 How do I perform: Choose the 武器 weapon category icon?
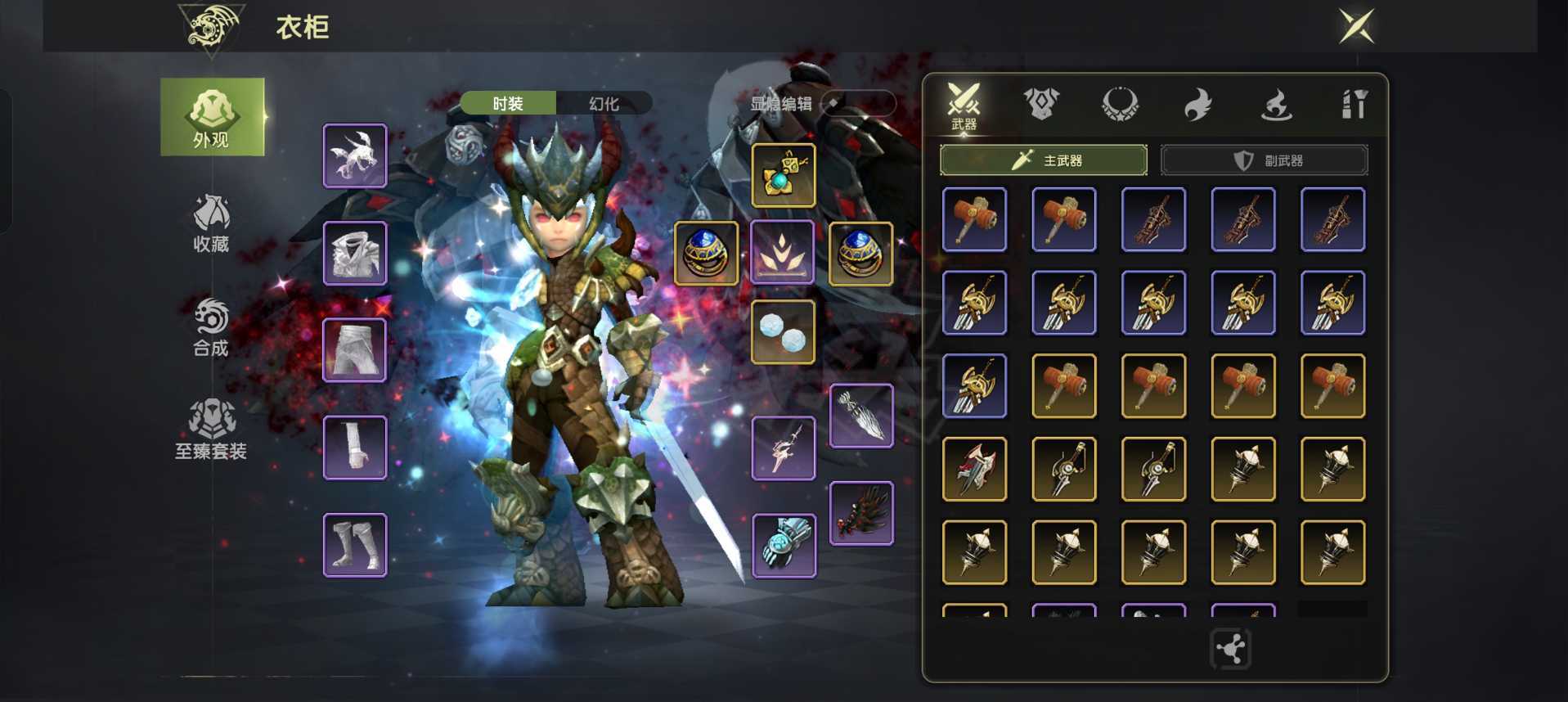point(964,105)
